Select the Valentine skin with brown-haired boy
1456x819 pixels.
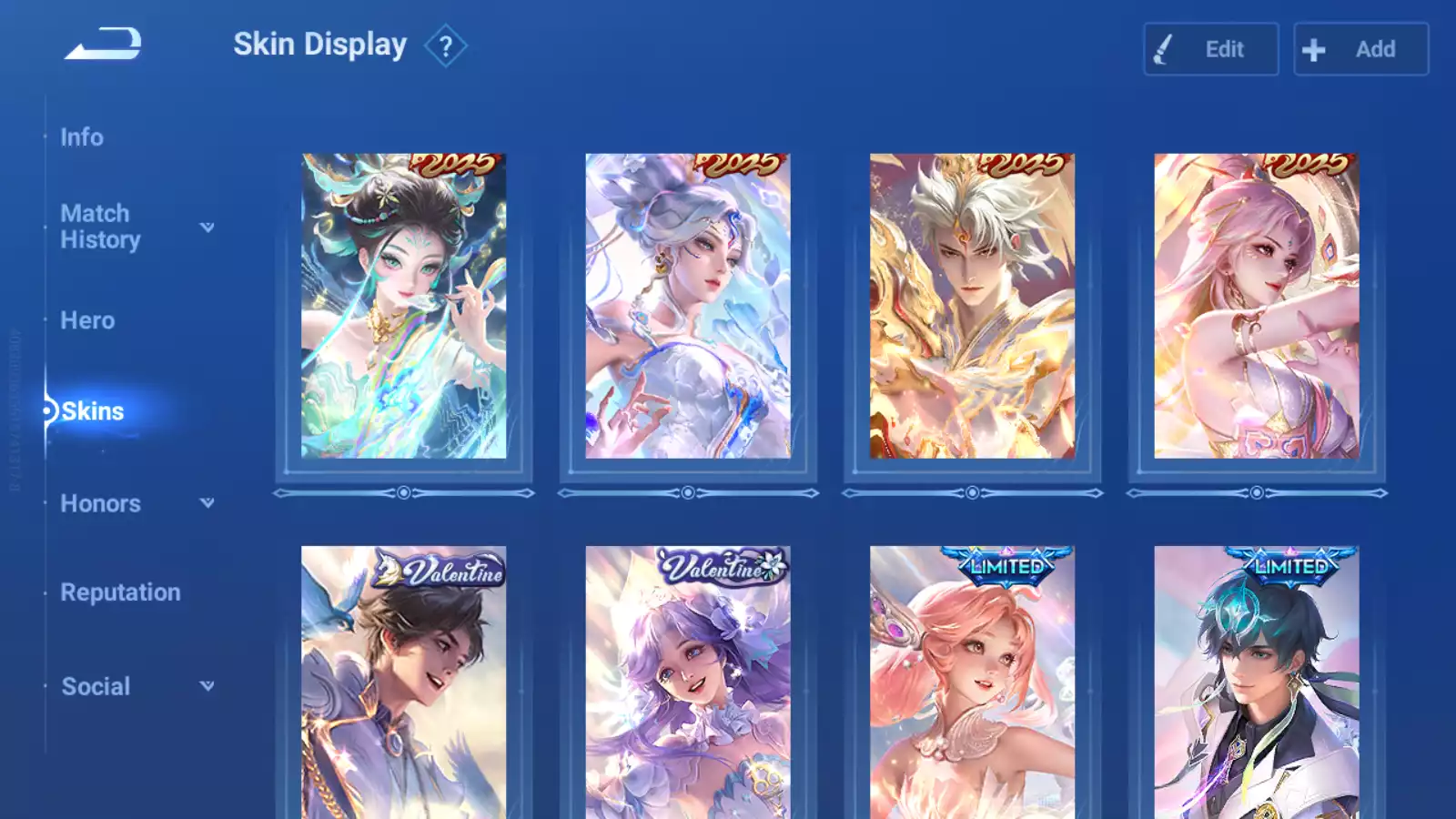pyautogui.click(x=404, y=682)
